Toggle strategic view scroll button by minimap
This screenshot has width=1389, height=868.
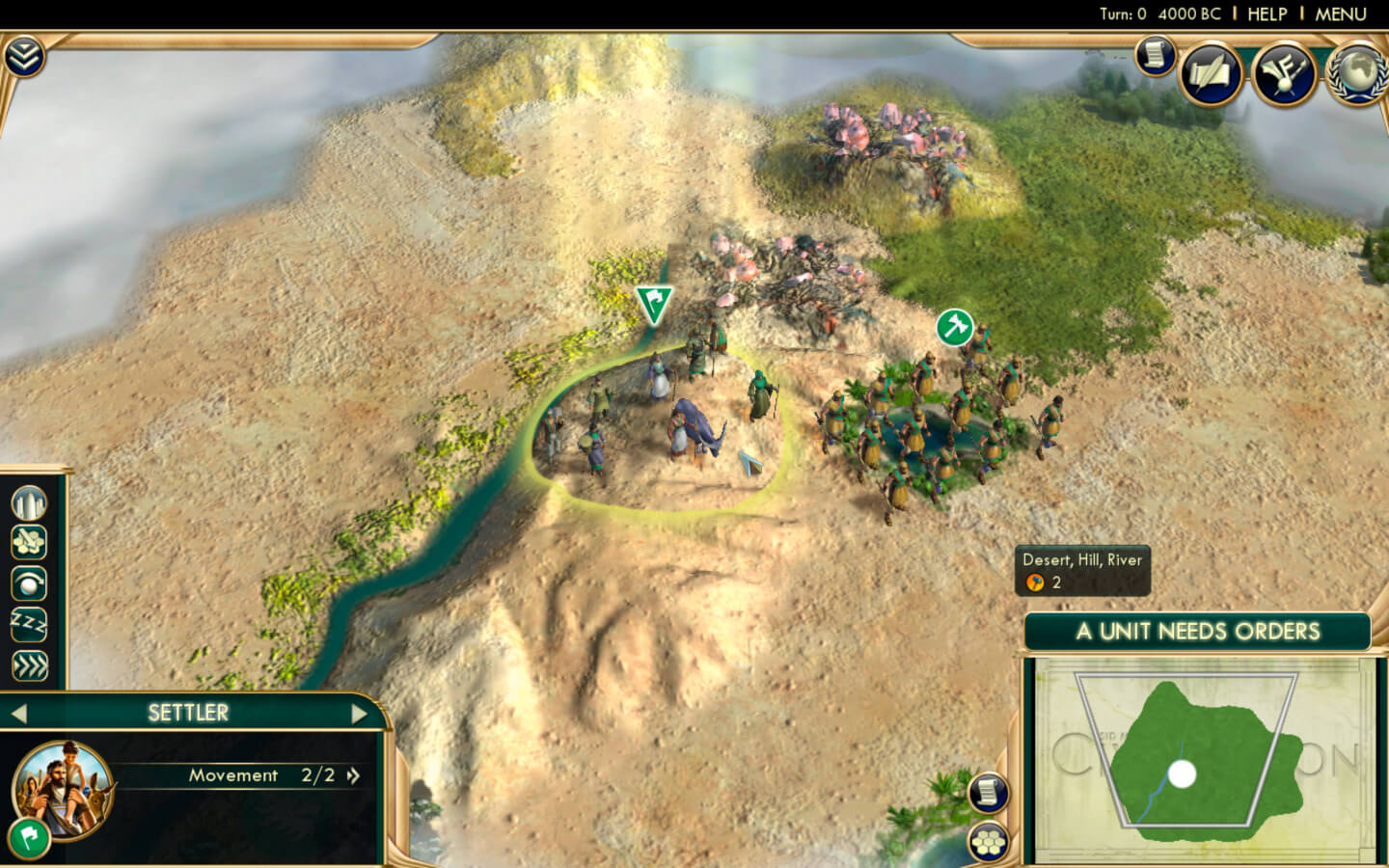click(x=988, y=793)
